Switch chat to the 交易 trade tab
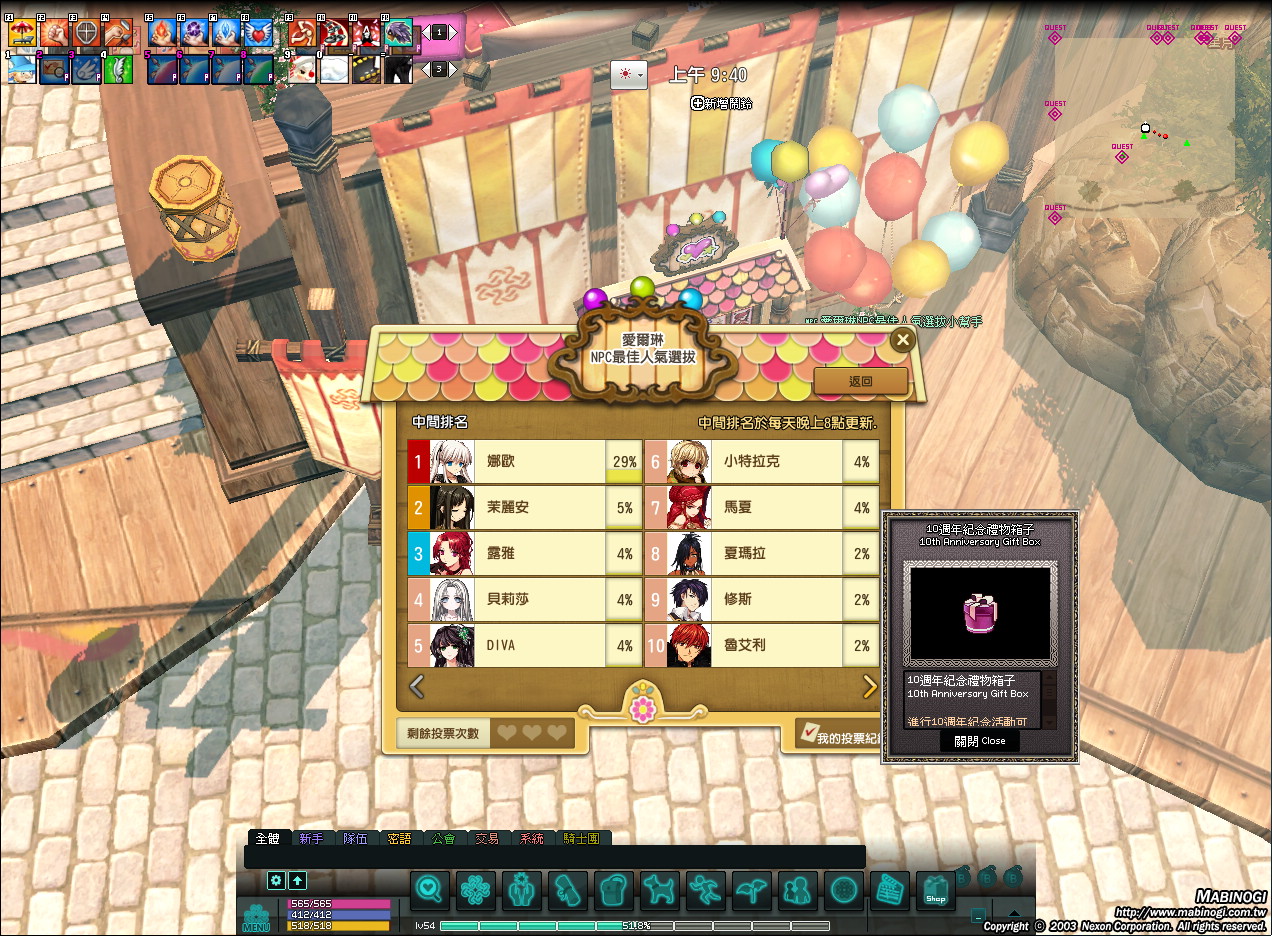Screen dimensions: 1272x936 point(487,838)
